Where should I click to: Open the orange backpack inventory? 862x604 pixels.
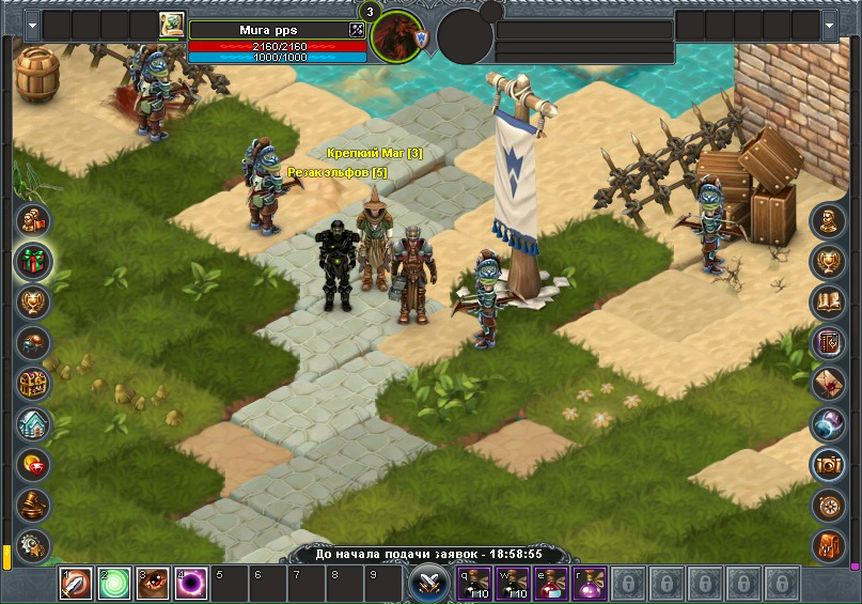pyautogui.click(x=828, y=545)
